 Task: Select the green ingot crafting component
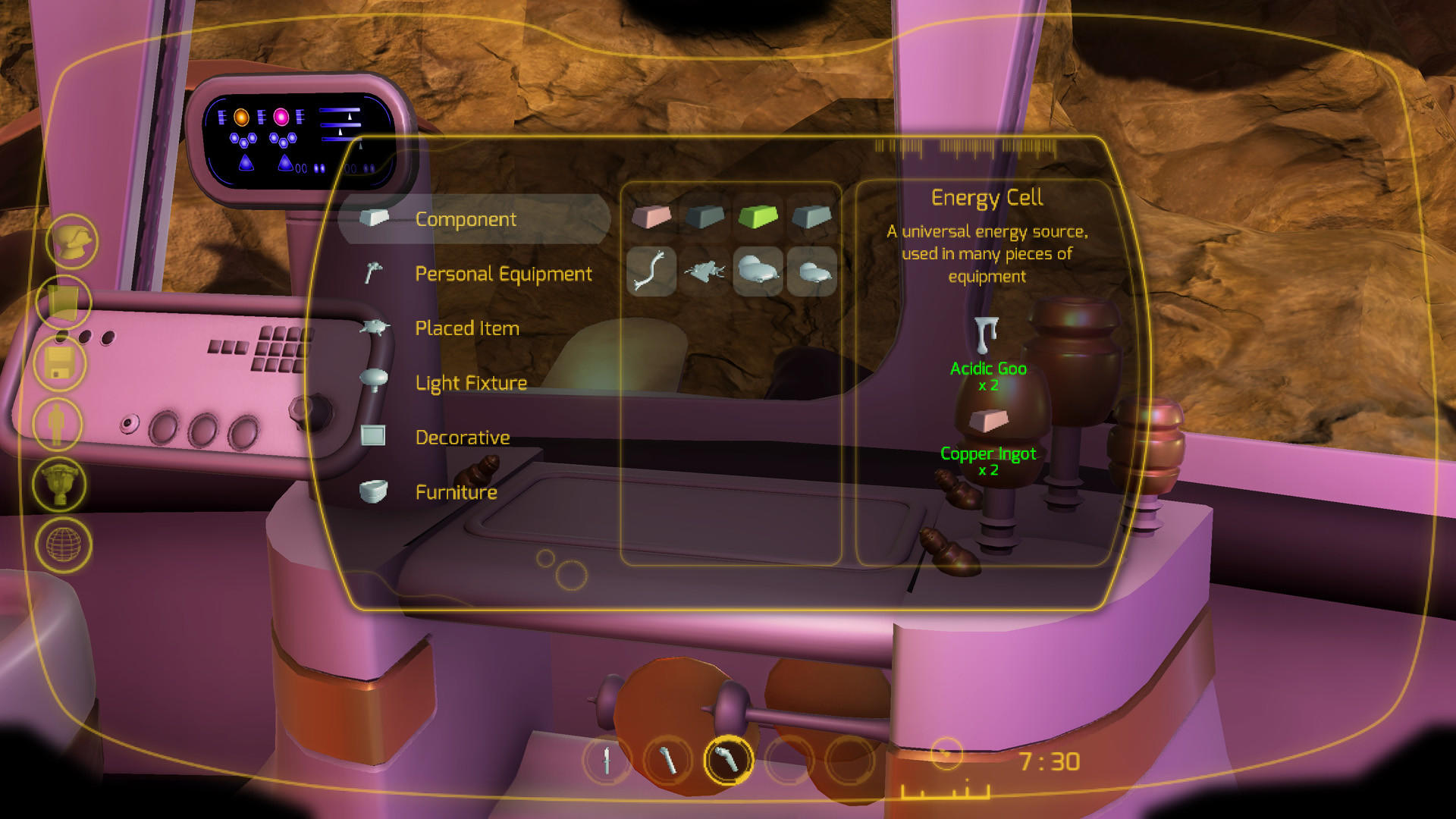coord(758,218)
